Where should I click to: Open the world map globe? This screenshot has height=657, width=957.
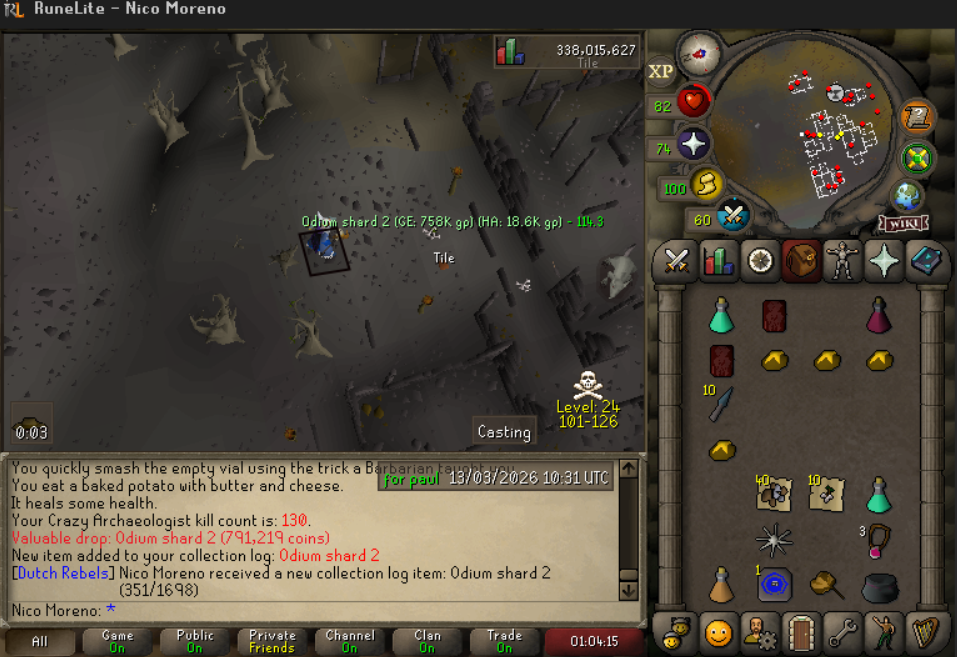click(x=908, y=195)
